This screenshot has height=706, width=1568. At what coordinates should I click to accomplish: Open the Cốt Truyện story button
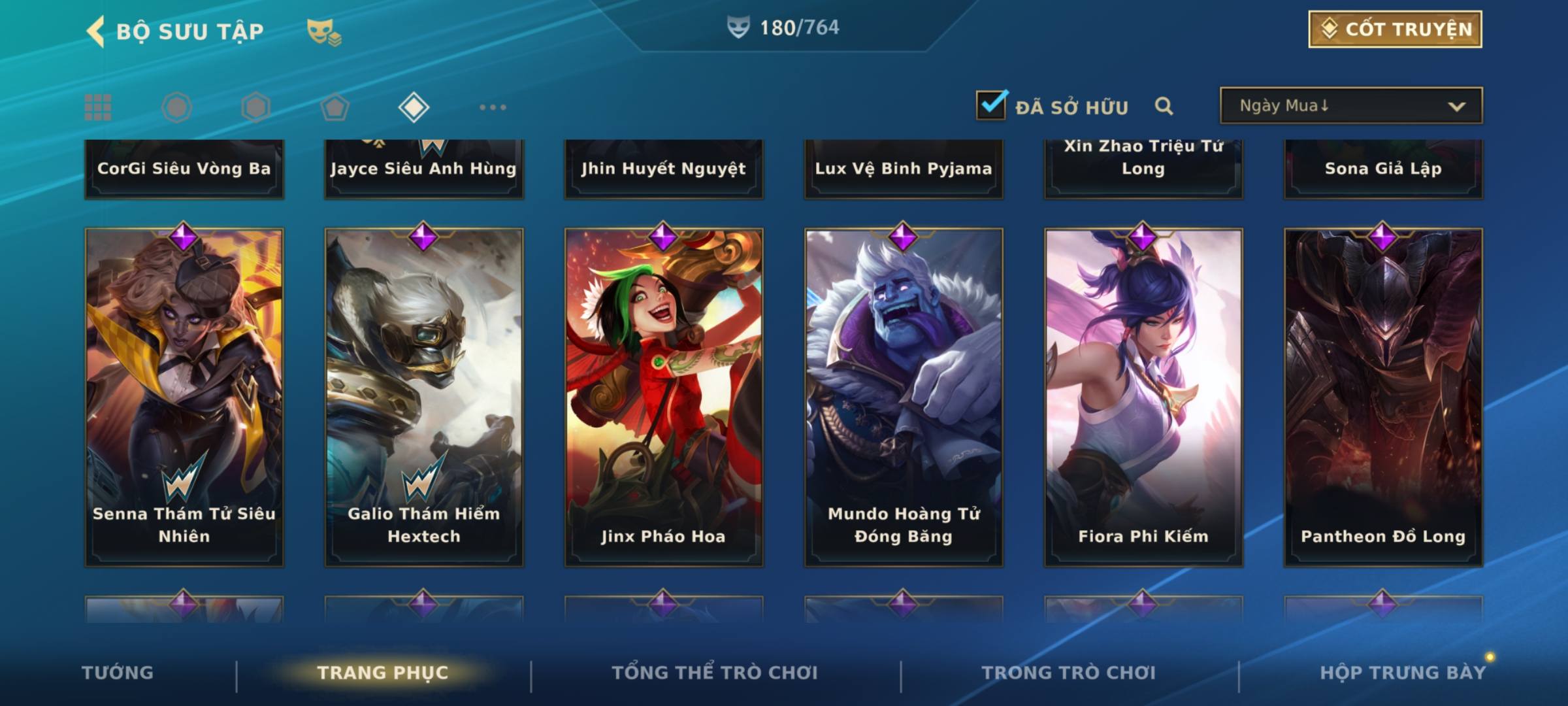pos(1395,29)
